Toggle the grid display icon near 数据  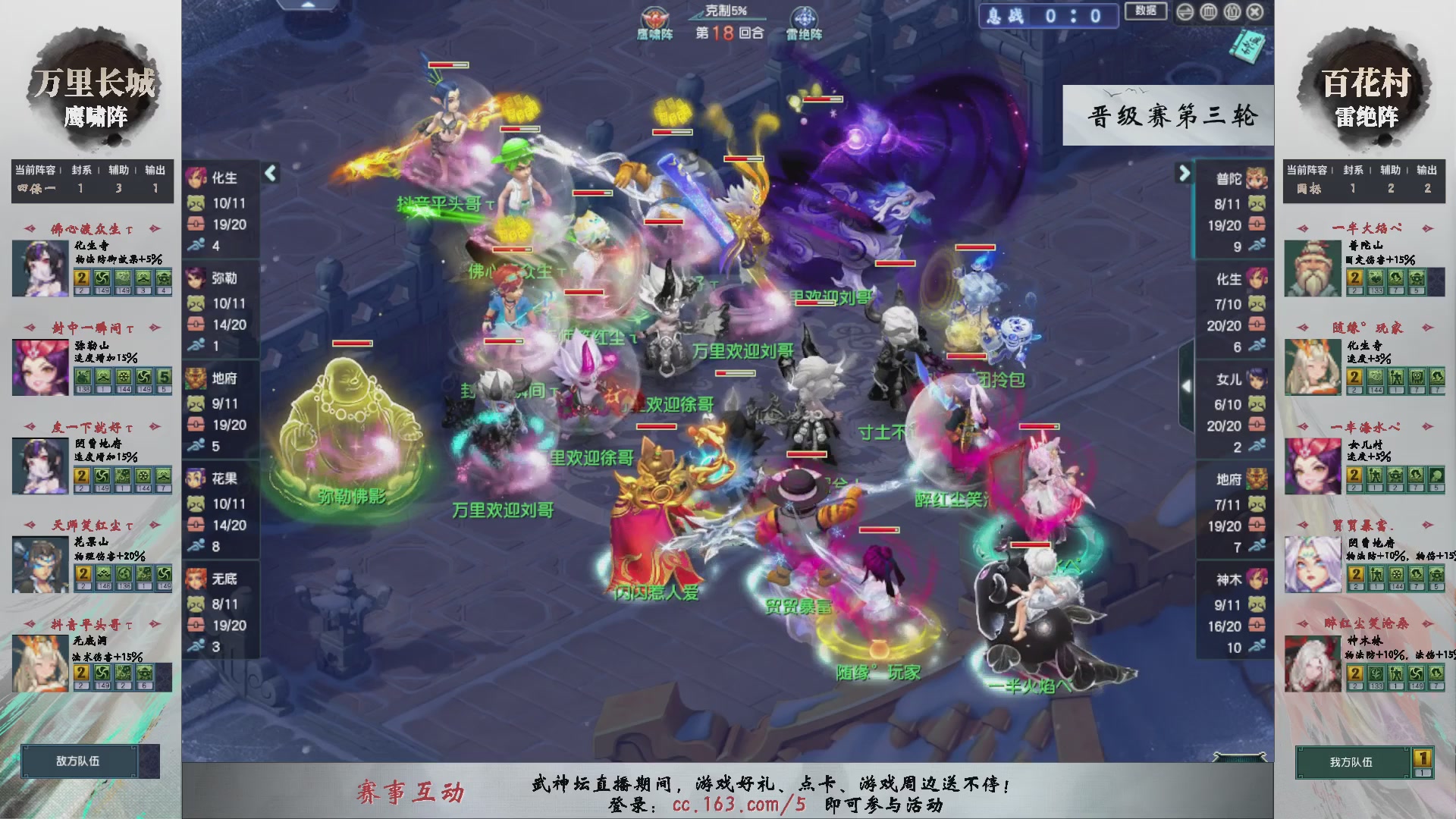pos(1208,12)
